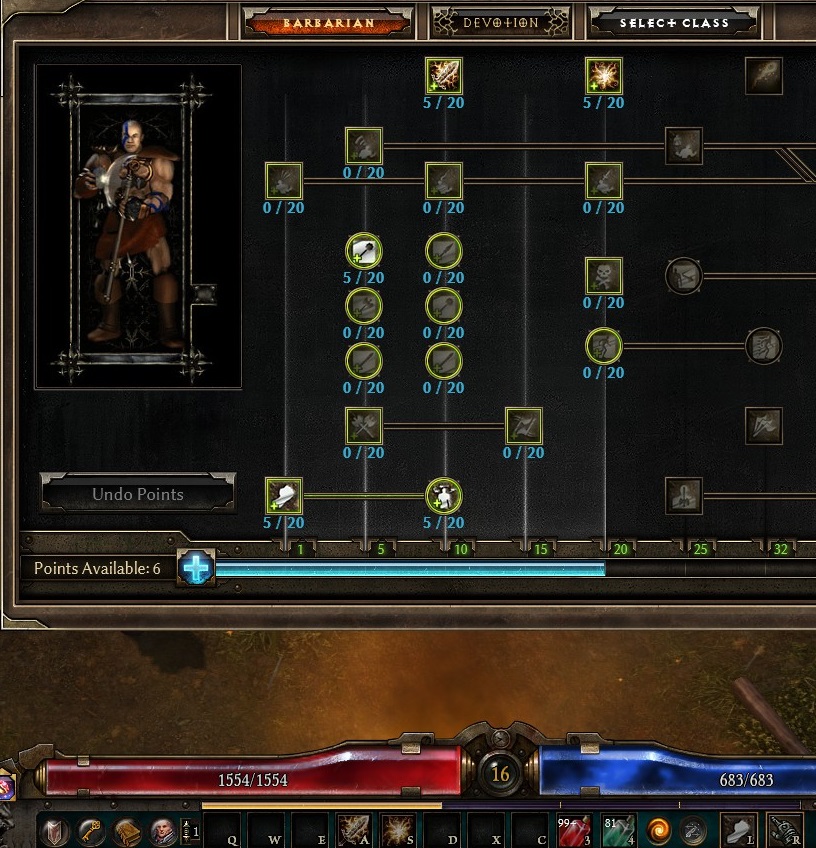Viewport: 816px width, 848px height.
Task: Select the burst explosion skill with 5/20 points
Action: click(604, 75)
